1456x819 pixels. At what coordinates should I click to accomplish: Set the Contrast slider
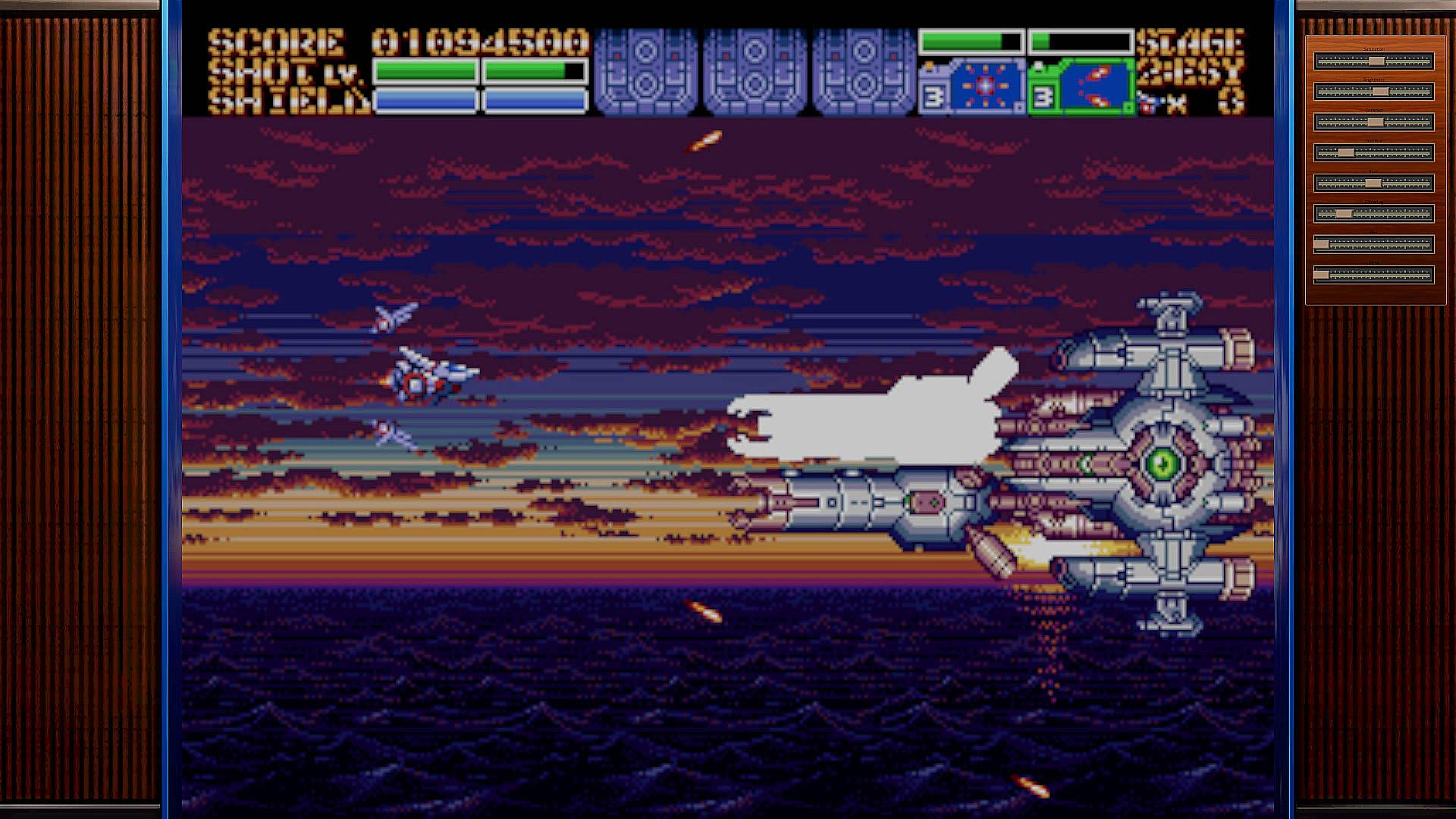point(1376,122)
